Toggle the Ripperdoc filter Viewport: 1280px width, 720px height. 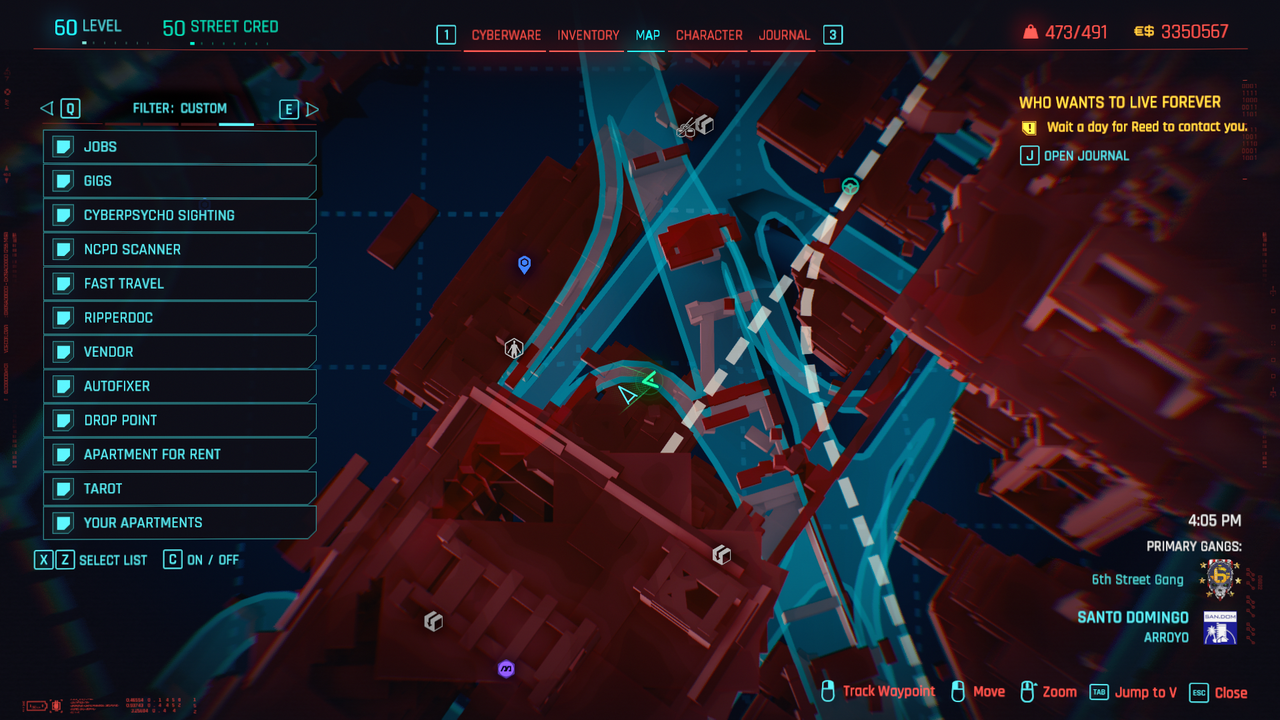pyautogui.click(x=180, y=317)
